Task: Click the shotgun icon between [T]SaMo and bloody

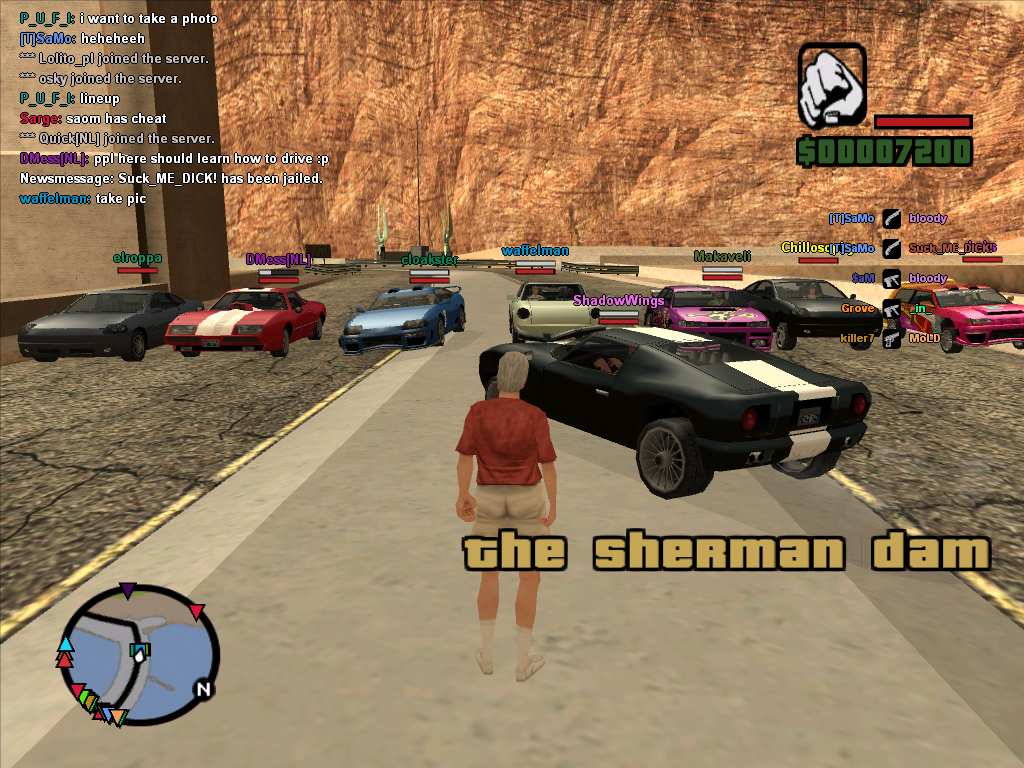Action: [891, 219]
